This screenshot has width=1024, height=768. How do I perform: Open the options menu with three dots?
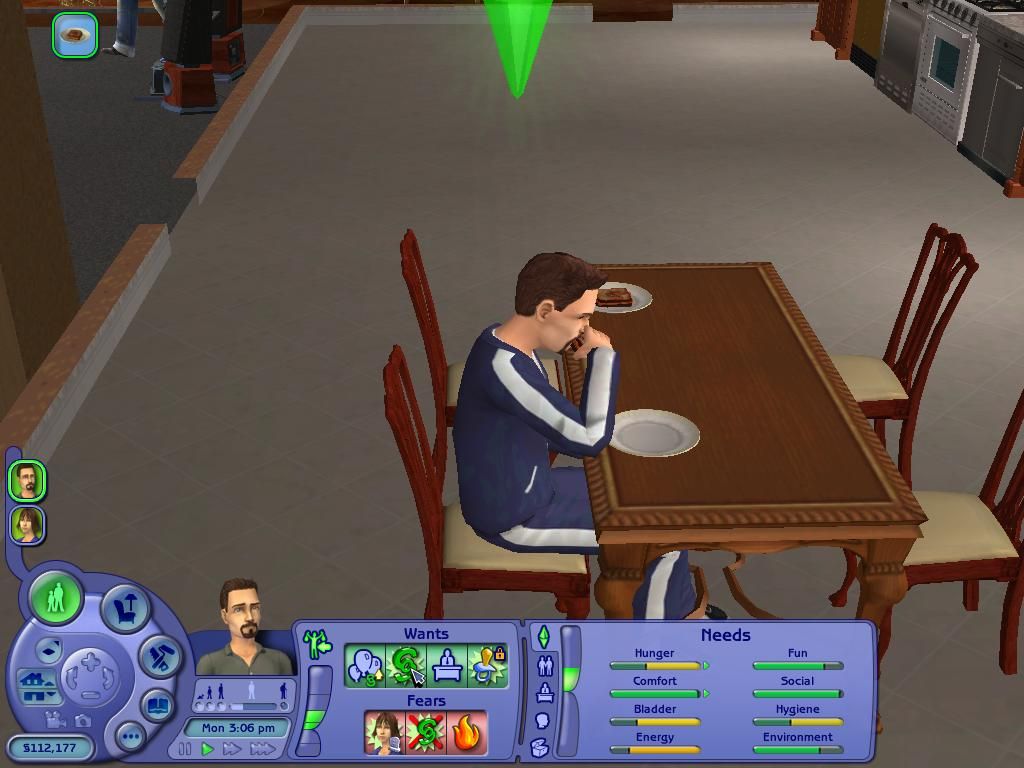coord(130,737)
